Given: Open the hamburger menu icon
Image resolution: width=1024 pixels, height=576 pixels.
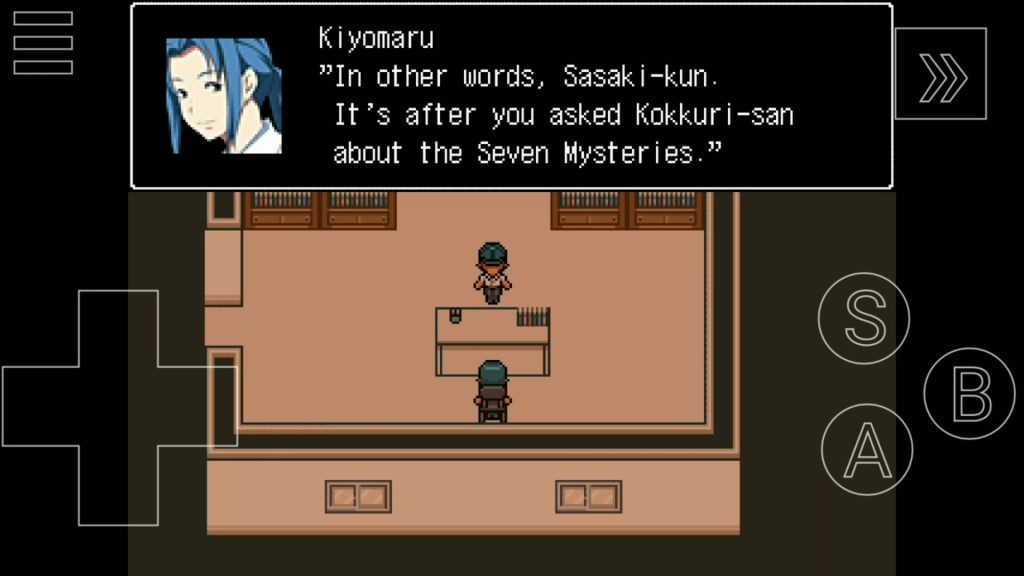Looking at the screenshot, I should [x=43, y=43].
